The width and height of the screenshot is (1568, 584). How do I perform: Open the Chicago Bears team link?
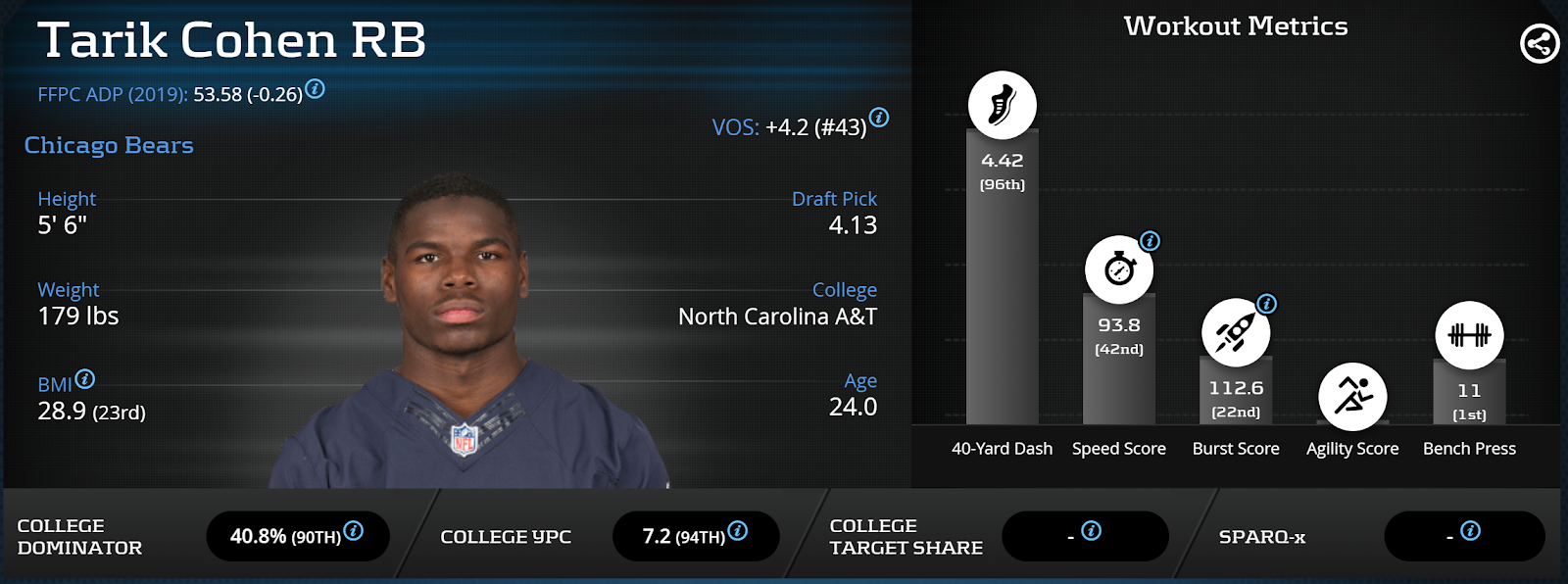(109, 145)
